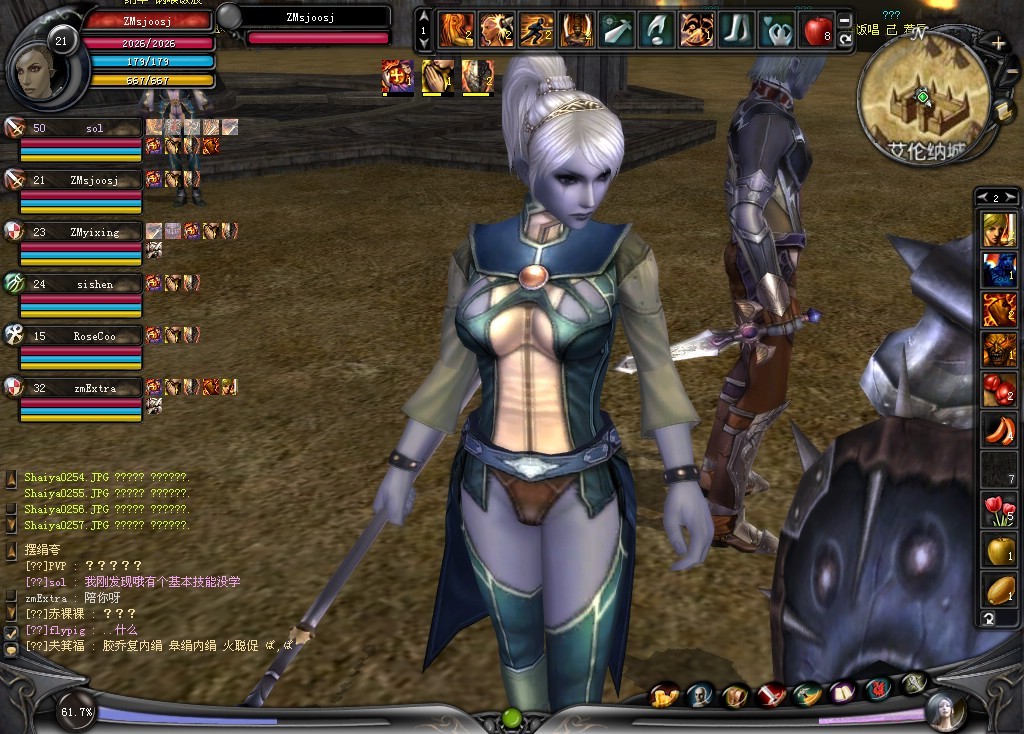Screen dimensions: 1024x734
Task: Open the red dragon emblem menu
Action: 878,689
